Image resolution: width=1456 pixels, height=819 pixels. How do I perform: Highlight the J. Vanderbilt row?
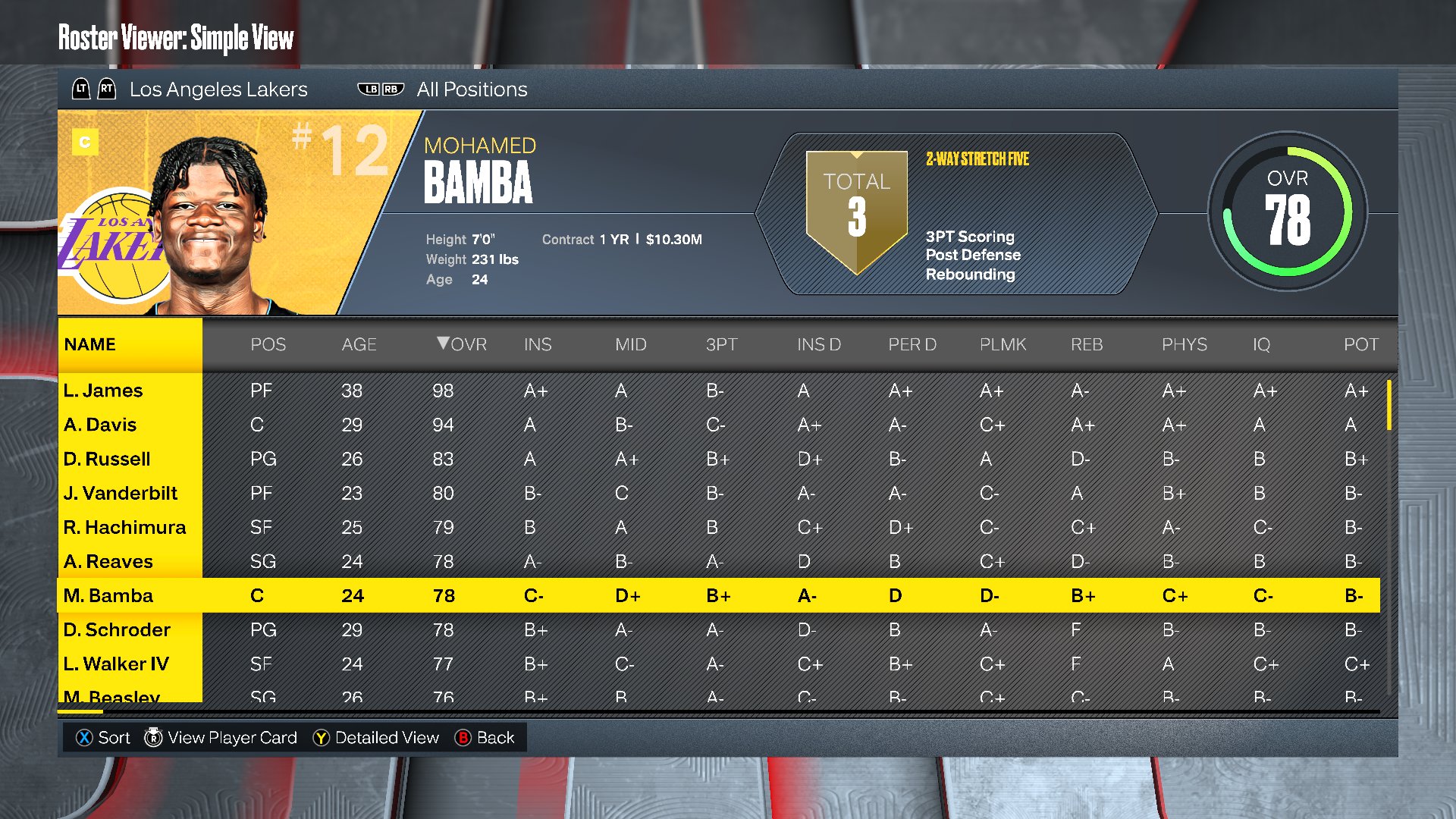(121, 493)
